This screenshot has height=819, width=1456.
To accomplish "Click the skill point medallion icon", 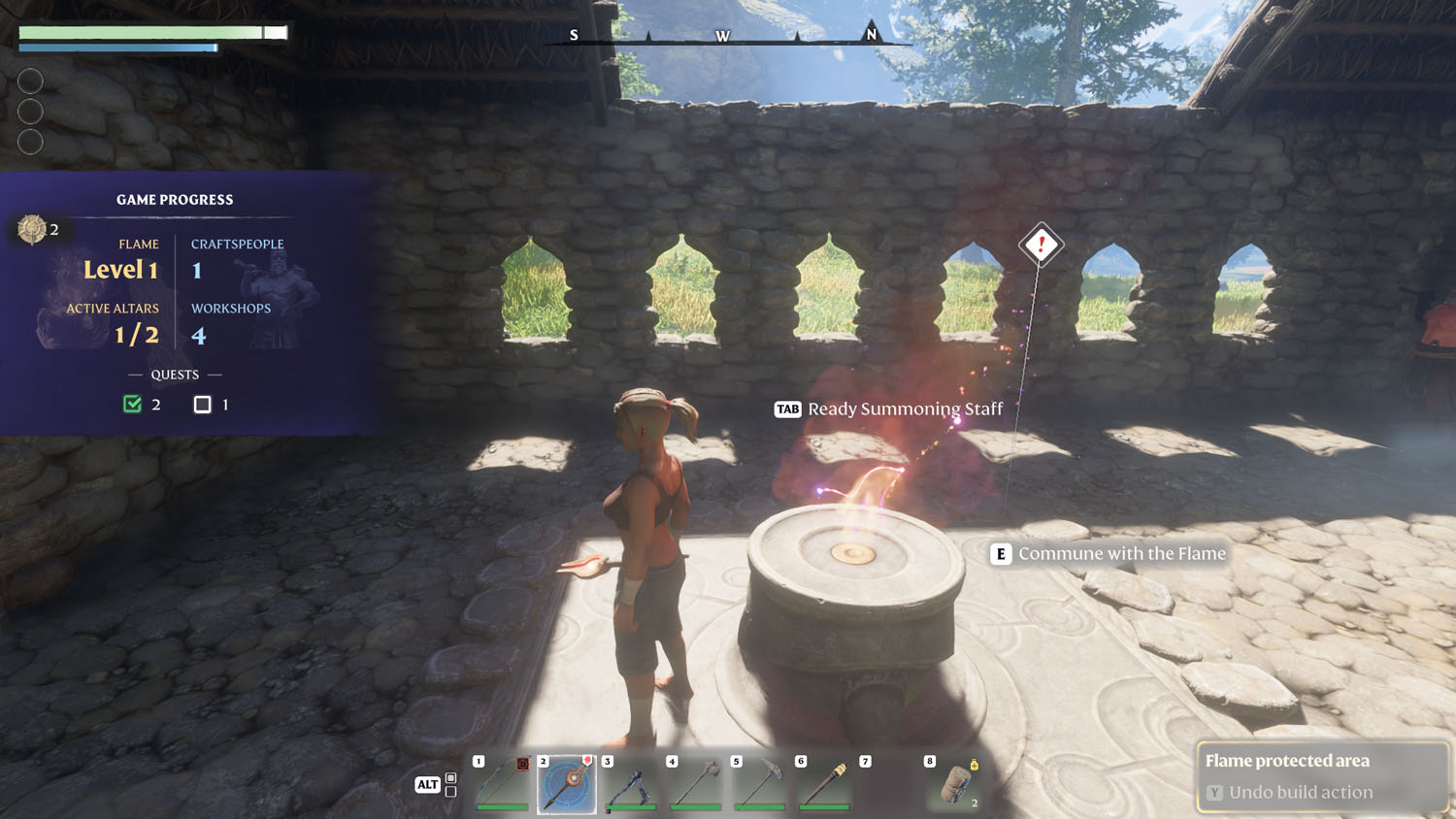I will 32,229.
